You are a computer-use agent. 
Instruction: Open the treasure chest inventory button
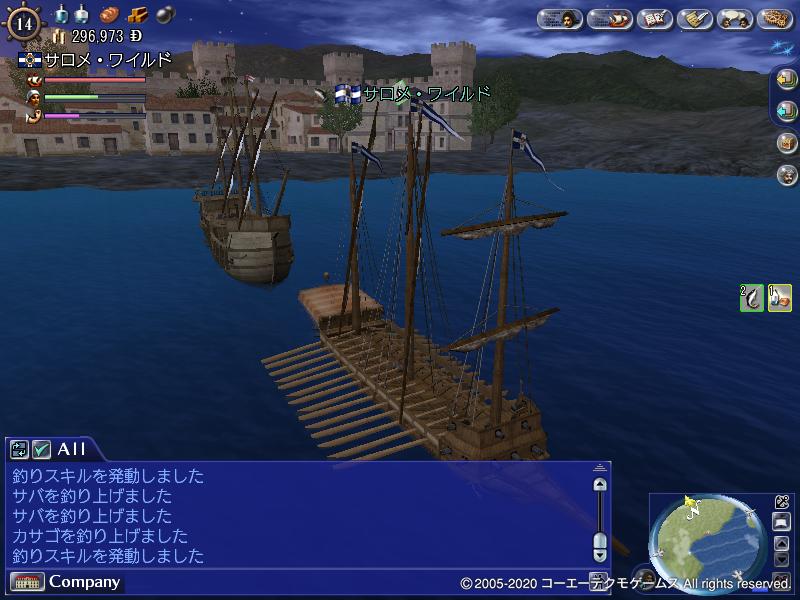787,142
